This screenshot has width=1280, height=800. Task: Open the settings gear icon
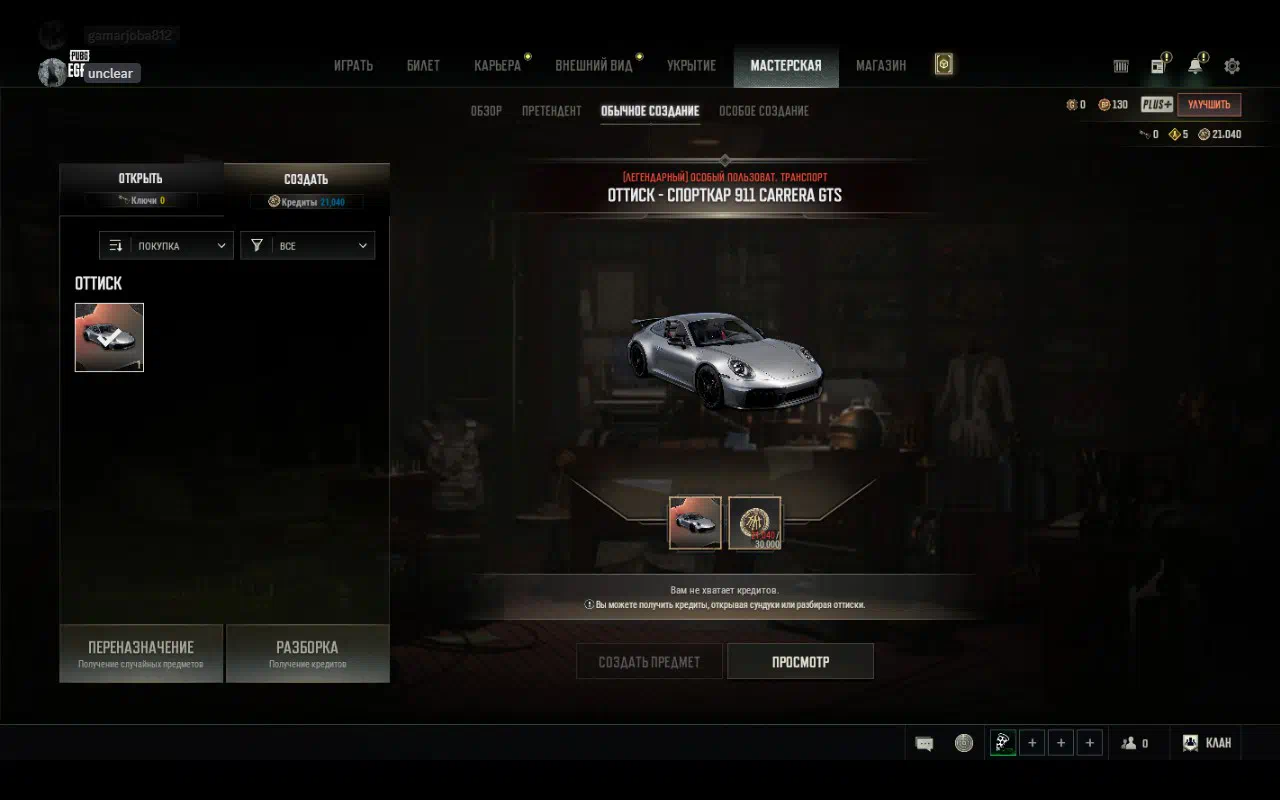pos(1232,66)
